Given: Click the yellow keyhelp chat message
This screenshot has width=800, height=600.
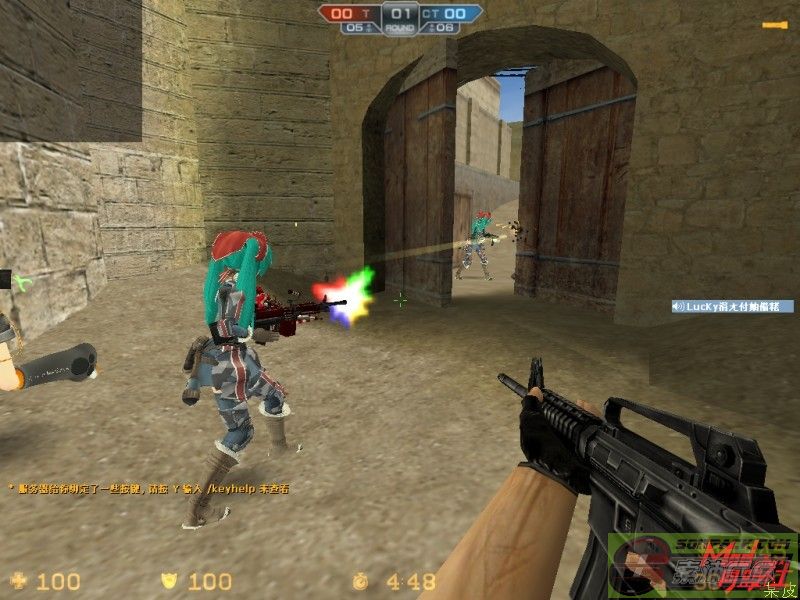Looking at the screenshot, I should pyautogui.click(x=148, y=488).
